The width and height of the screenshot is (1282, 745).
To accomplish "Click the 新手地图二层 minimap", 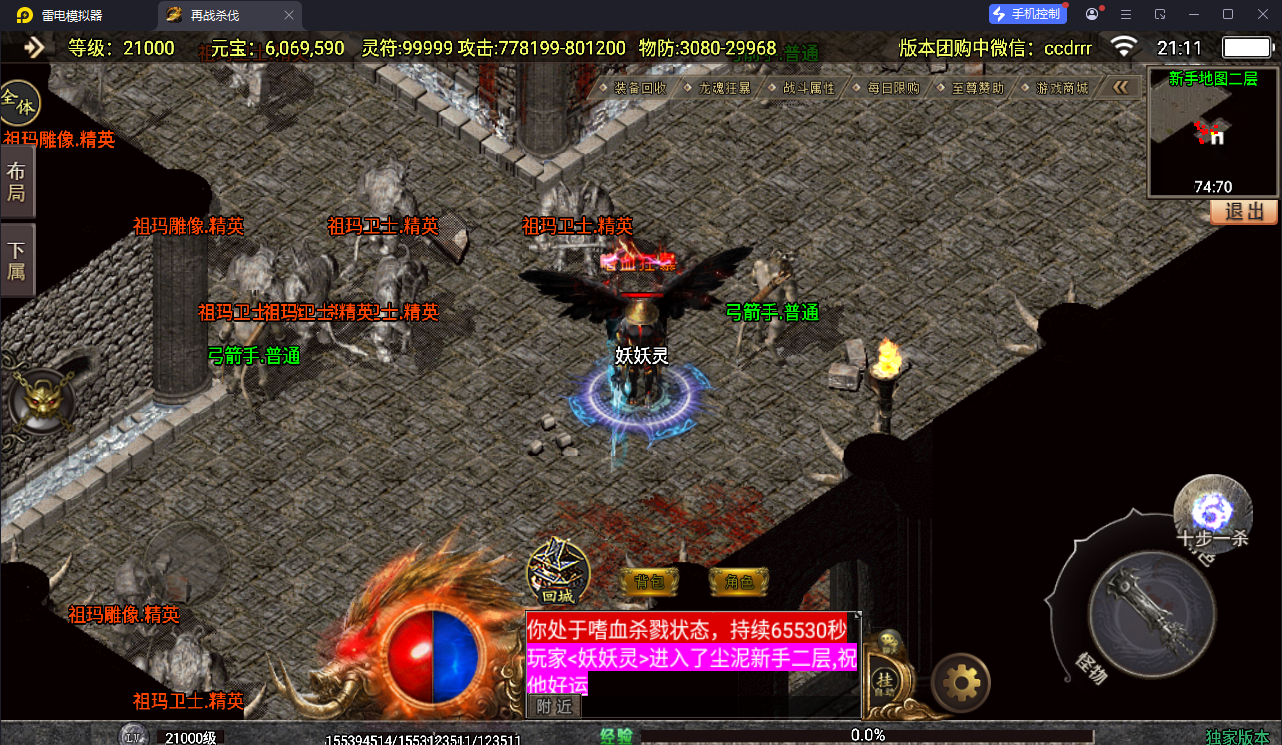I will tap(1213, 132).
